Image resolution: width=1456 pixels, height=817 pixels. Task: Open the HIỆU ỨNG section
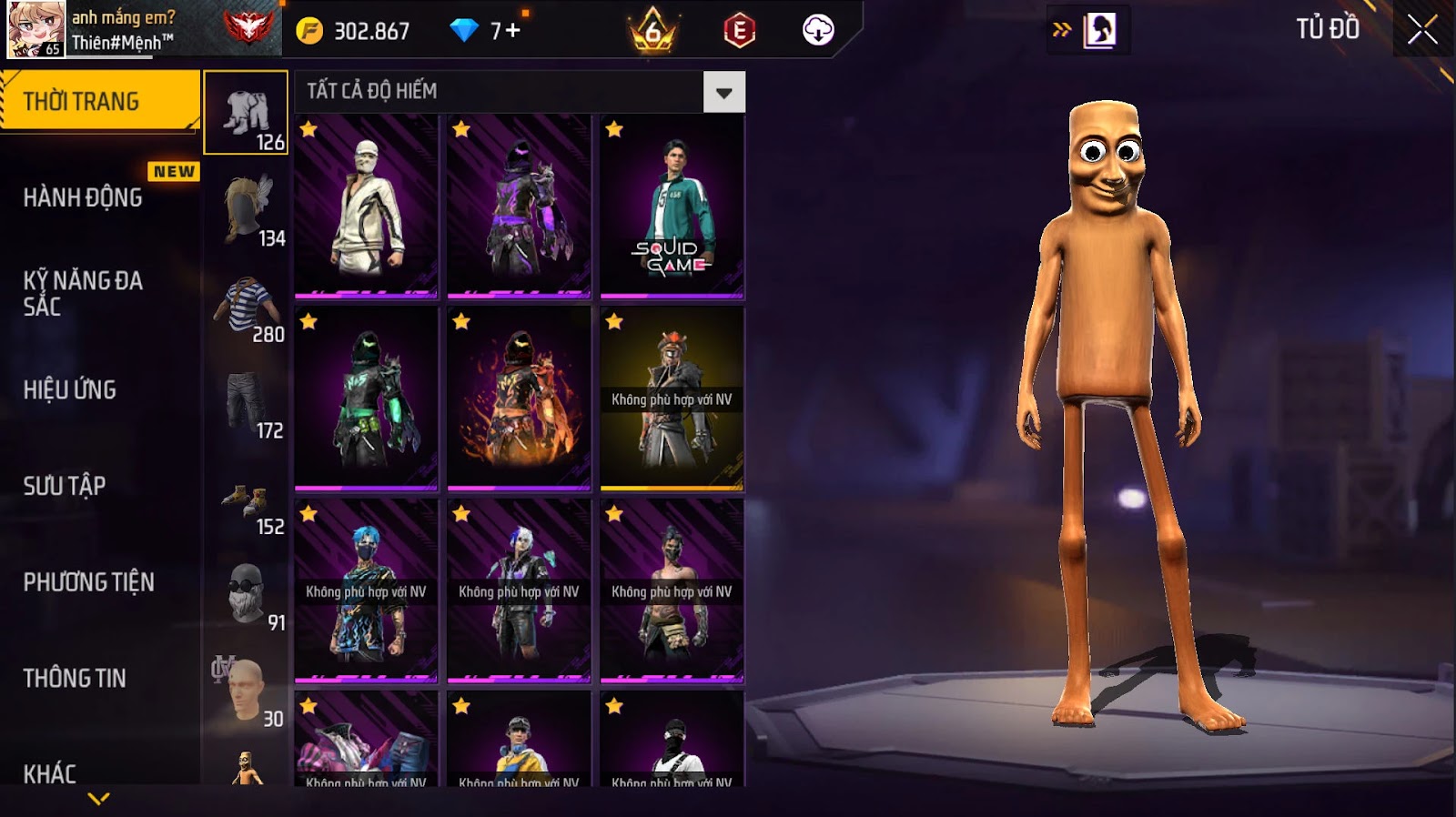coord(70,390)
